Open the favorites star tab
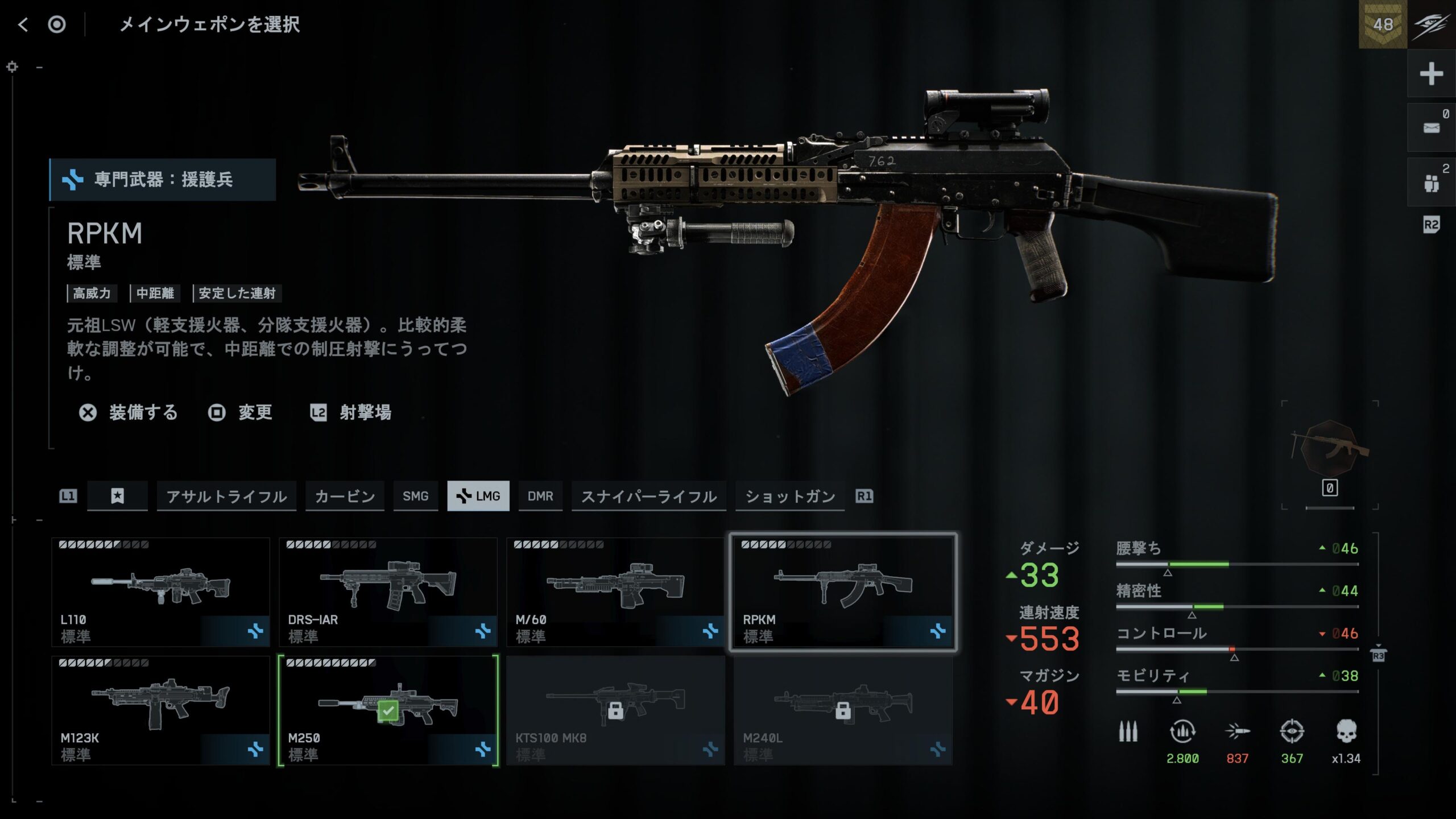This screenshot has height=819, width=1456. click(x=117, y=496)
